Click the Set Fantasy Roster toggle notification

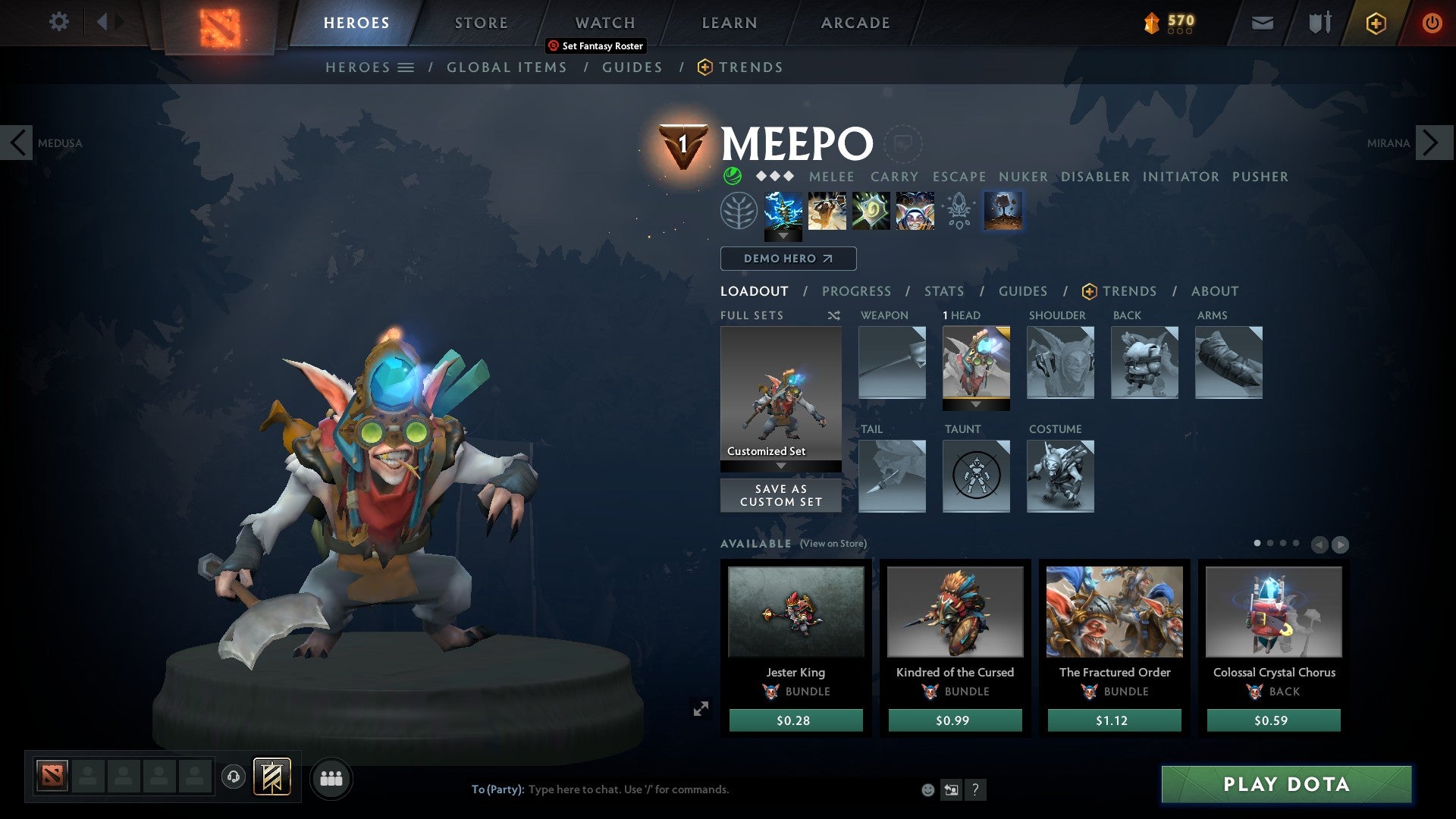(x=596, y=45)
